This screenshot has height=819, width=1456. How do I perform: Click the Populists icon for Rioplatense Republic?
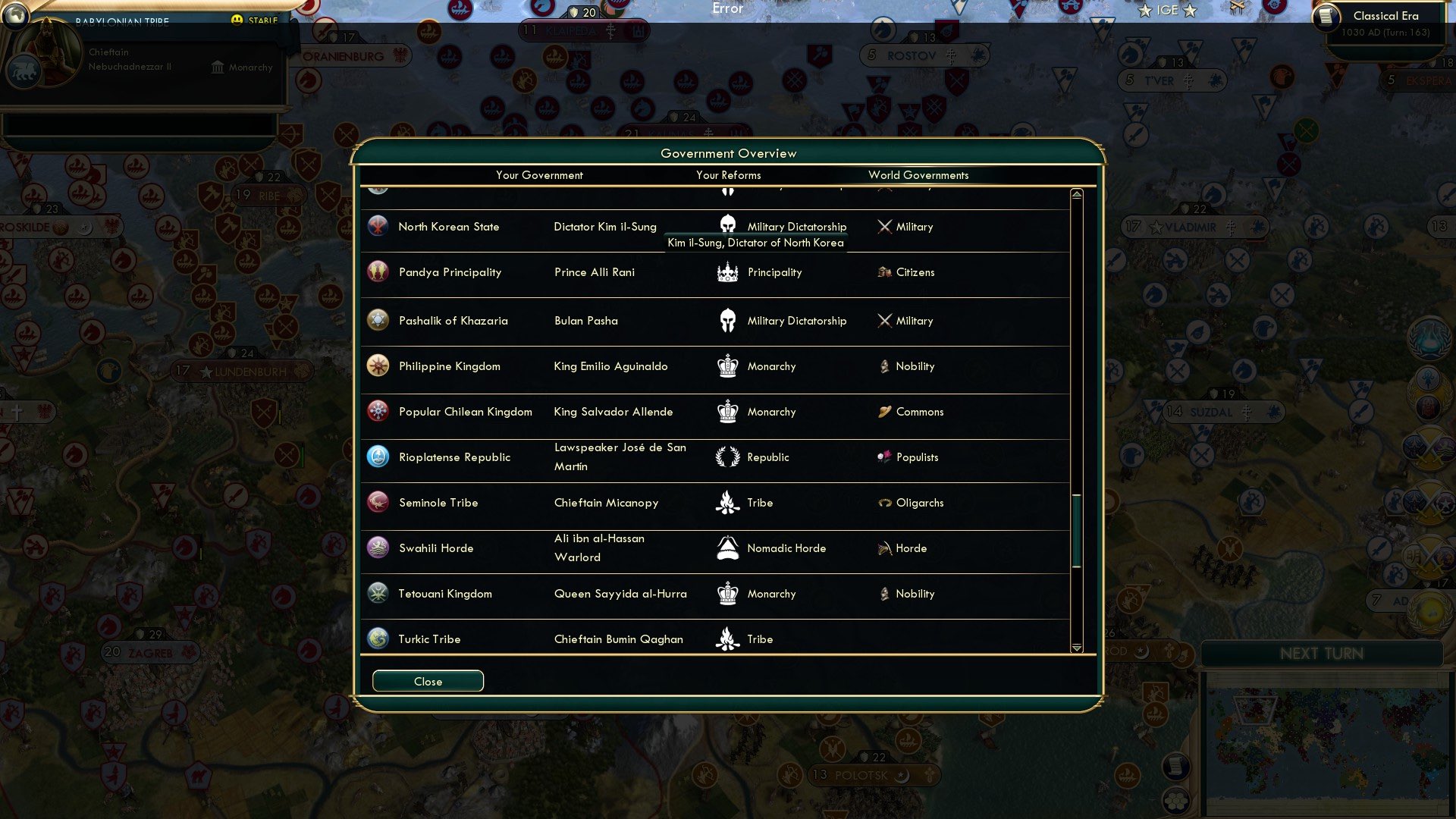coord(885,457)
